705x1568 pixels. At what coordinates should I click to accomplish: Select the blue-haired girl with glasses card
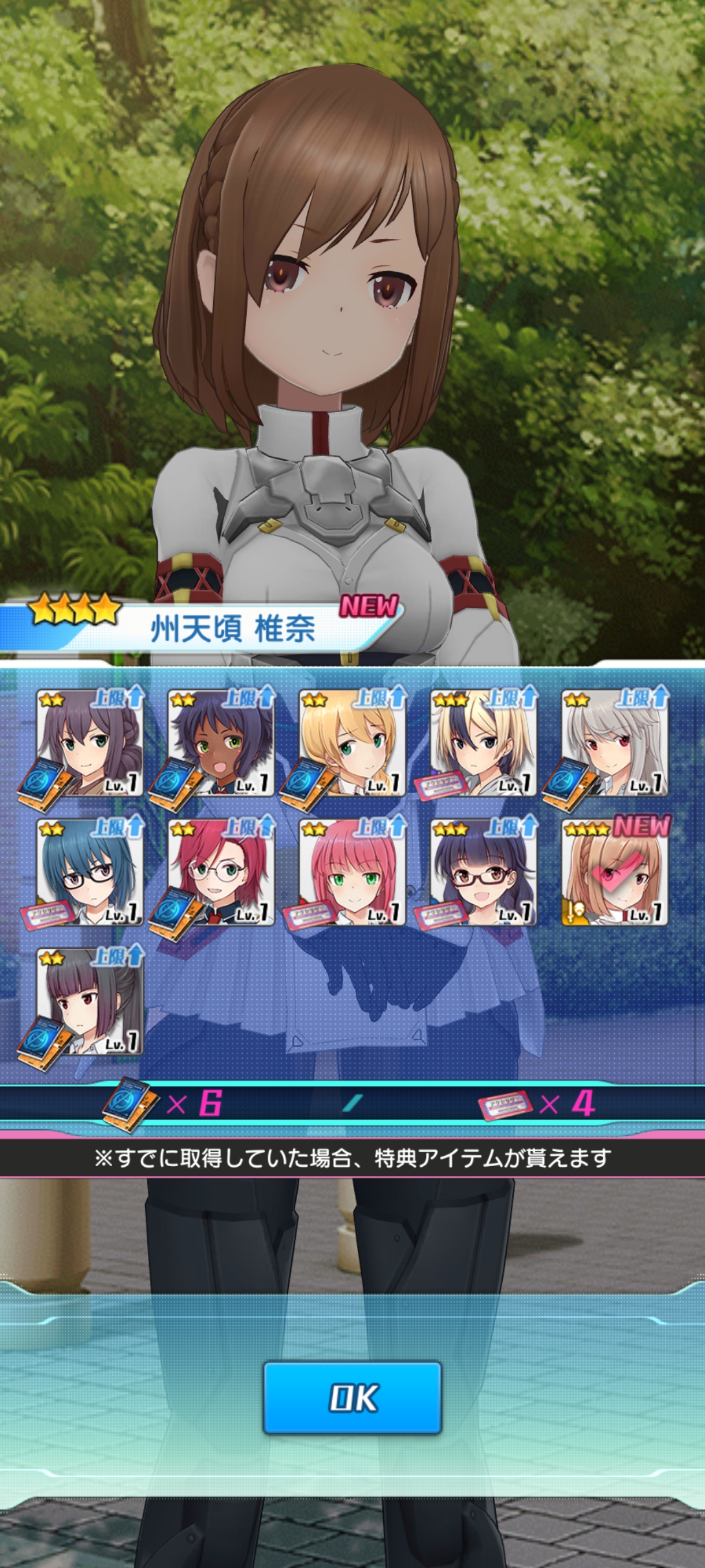point(90,873)
